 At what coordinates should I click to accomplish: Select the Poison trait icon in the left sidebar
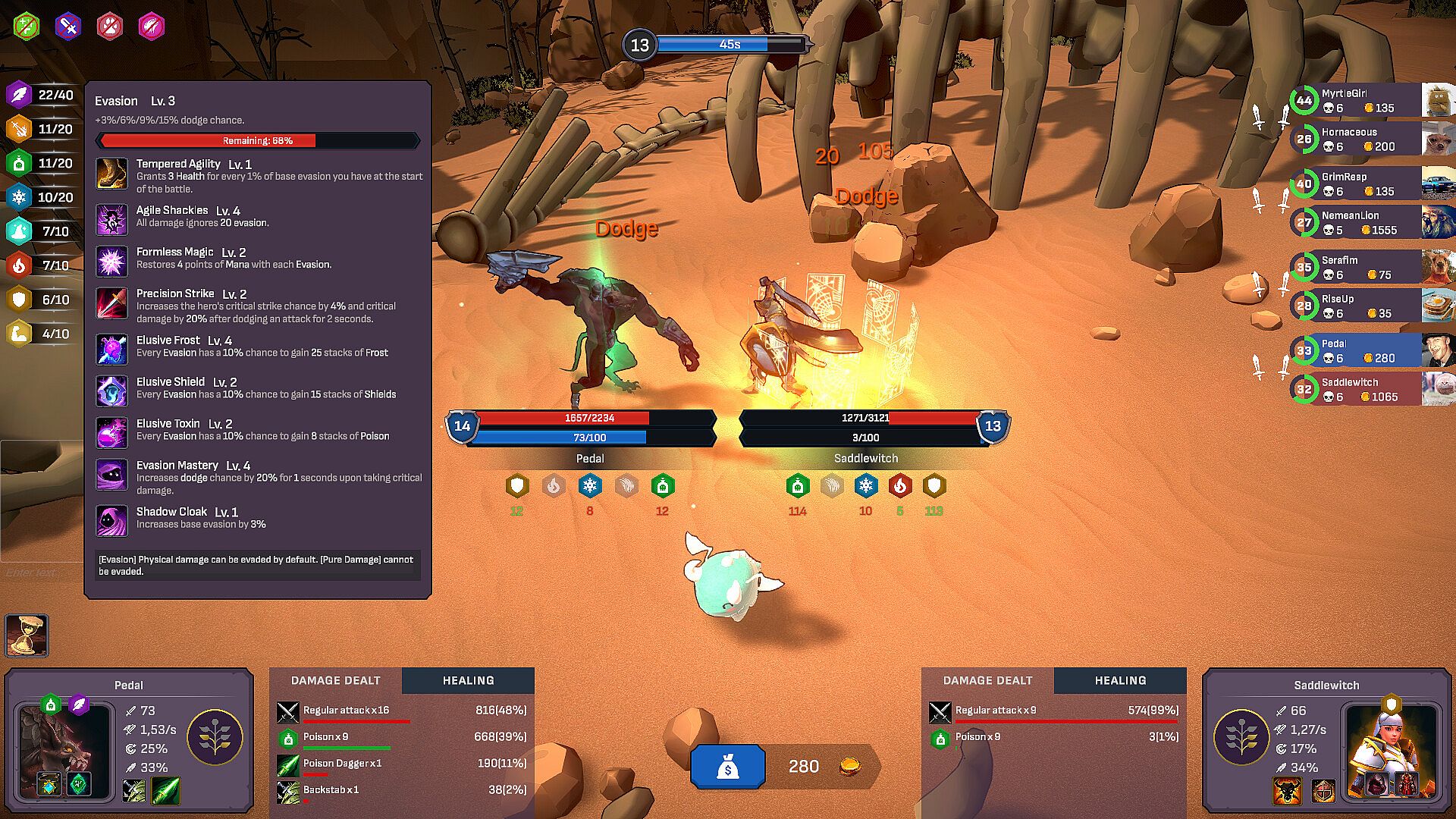(x=20, y=164)
